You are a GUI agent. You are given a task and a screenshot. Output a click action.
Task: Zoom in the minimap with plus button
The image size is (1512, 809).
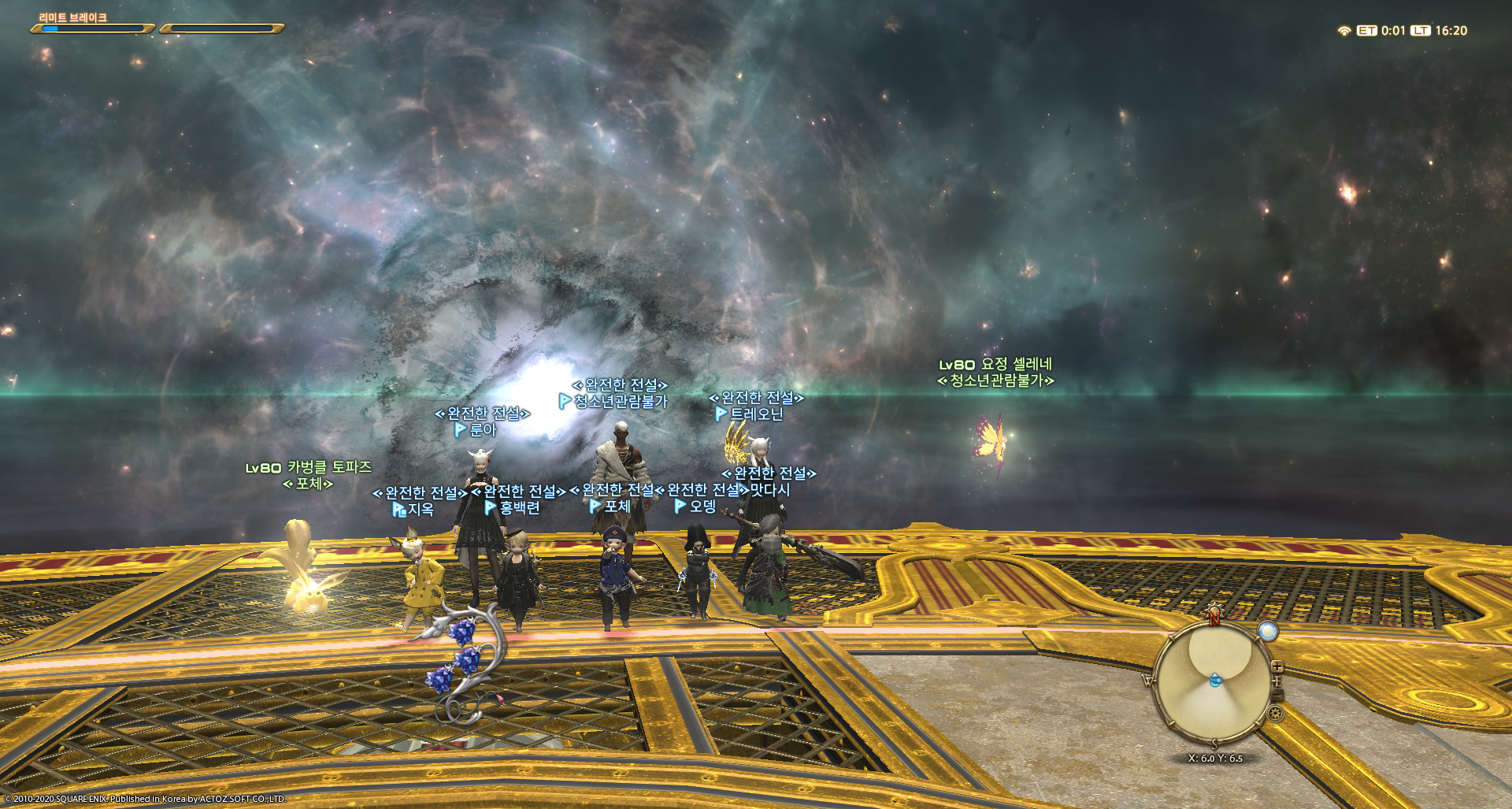pyautogui.click(x=1277, y=667)
